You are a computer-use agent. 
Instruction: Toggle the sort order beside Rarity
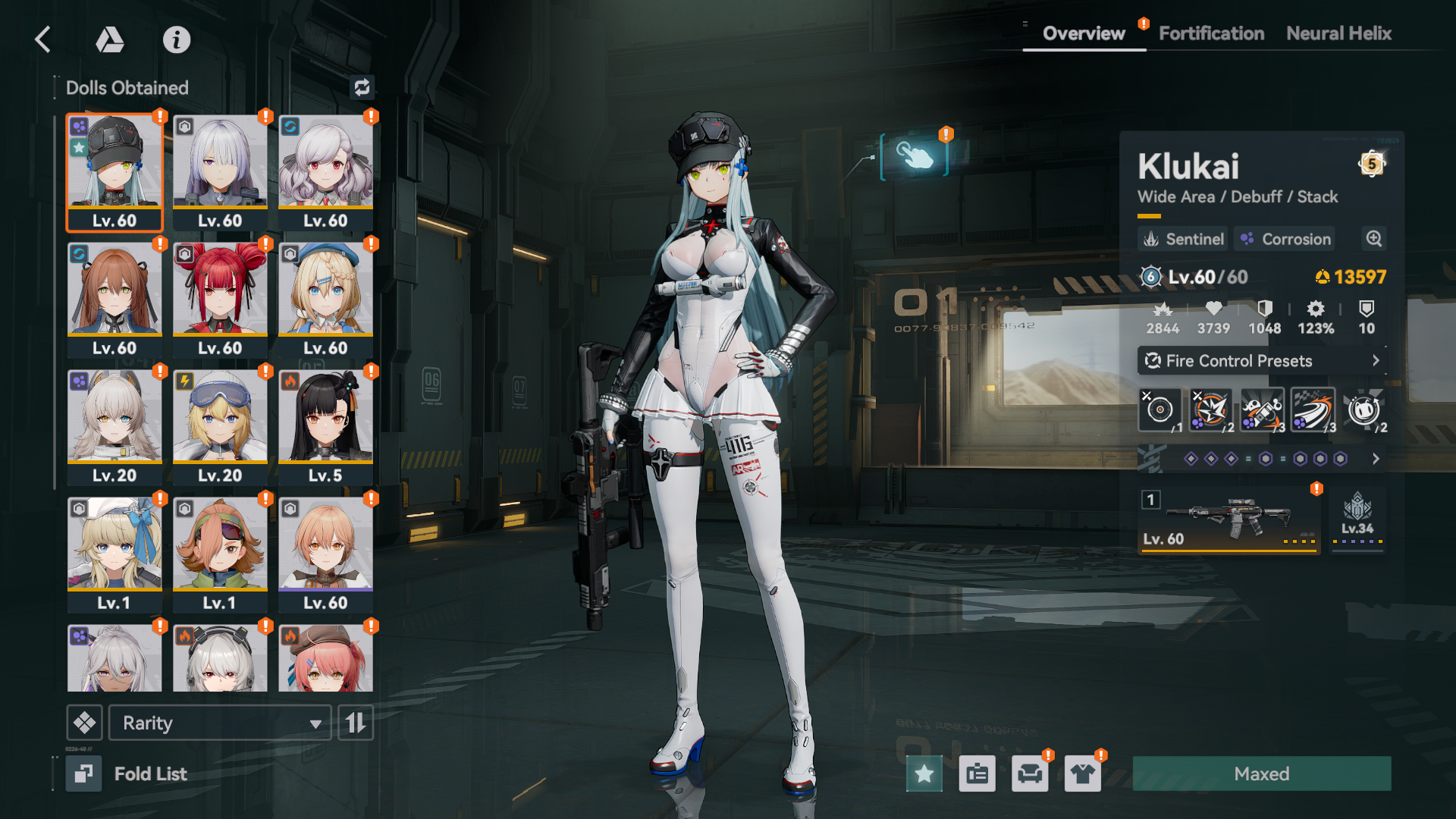[355, 723]
